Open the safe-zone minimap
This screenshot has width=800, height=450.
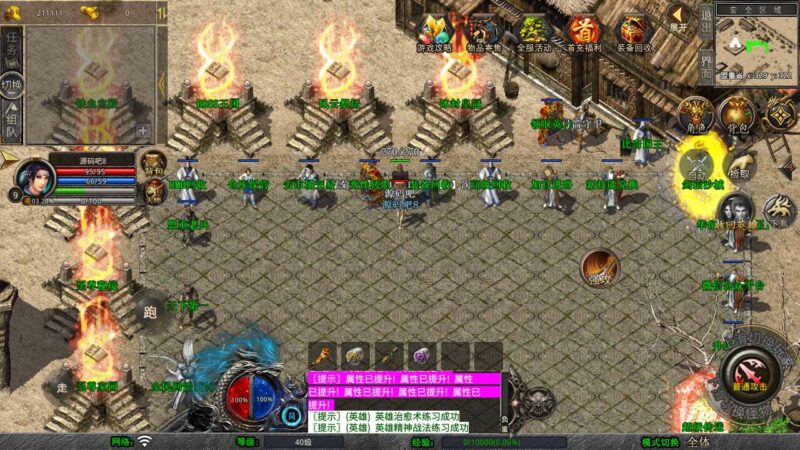[x=757, y=43]
